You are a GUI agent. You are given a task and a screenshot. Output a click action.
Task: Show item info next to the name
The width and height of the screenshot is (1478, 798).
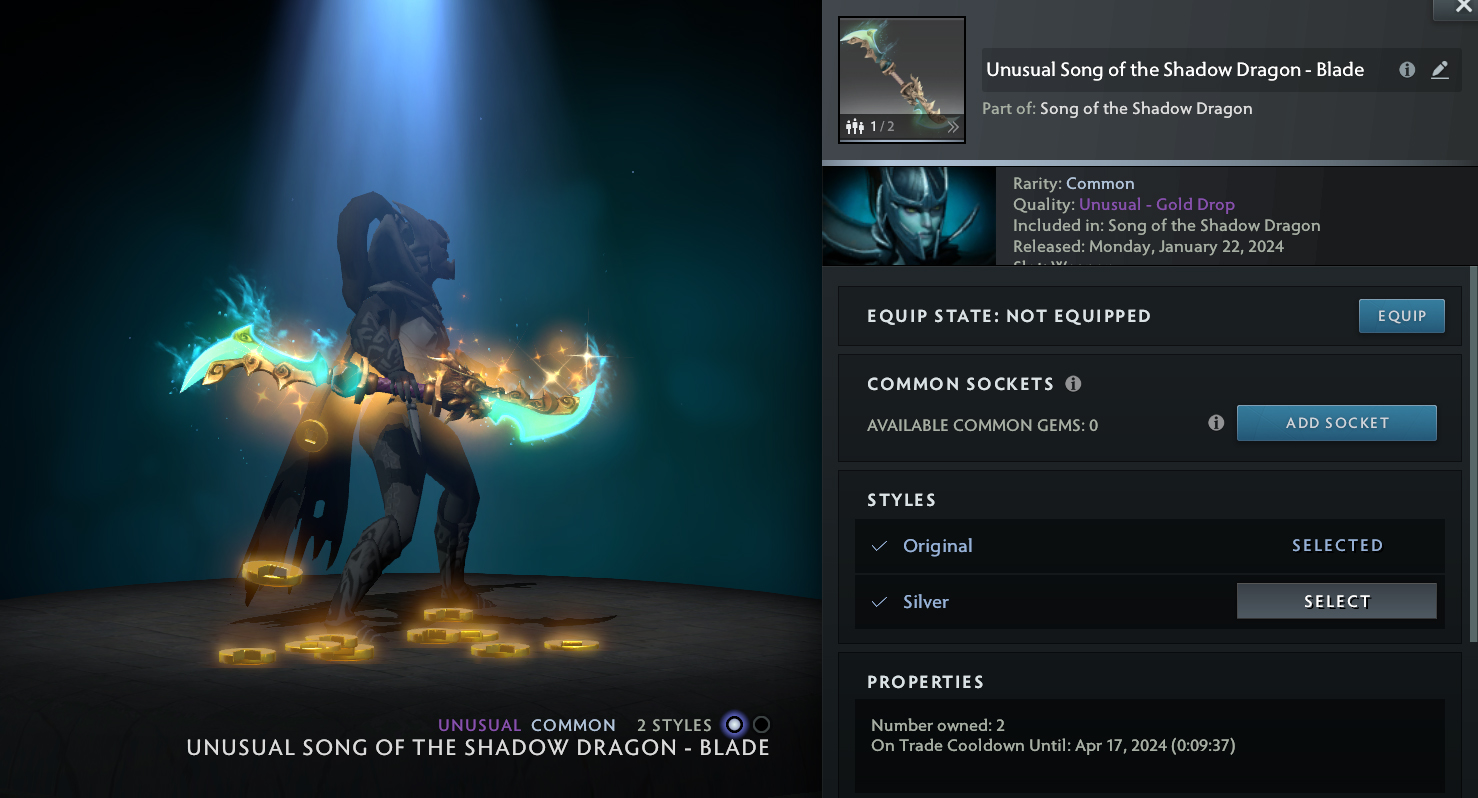(x=1407, y=70)
